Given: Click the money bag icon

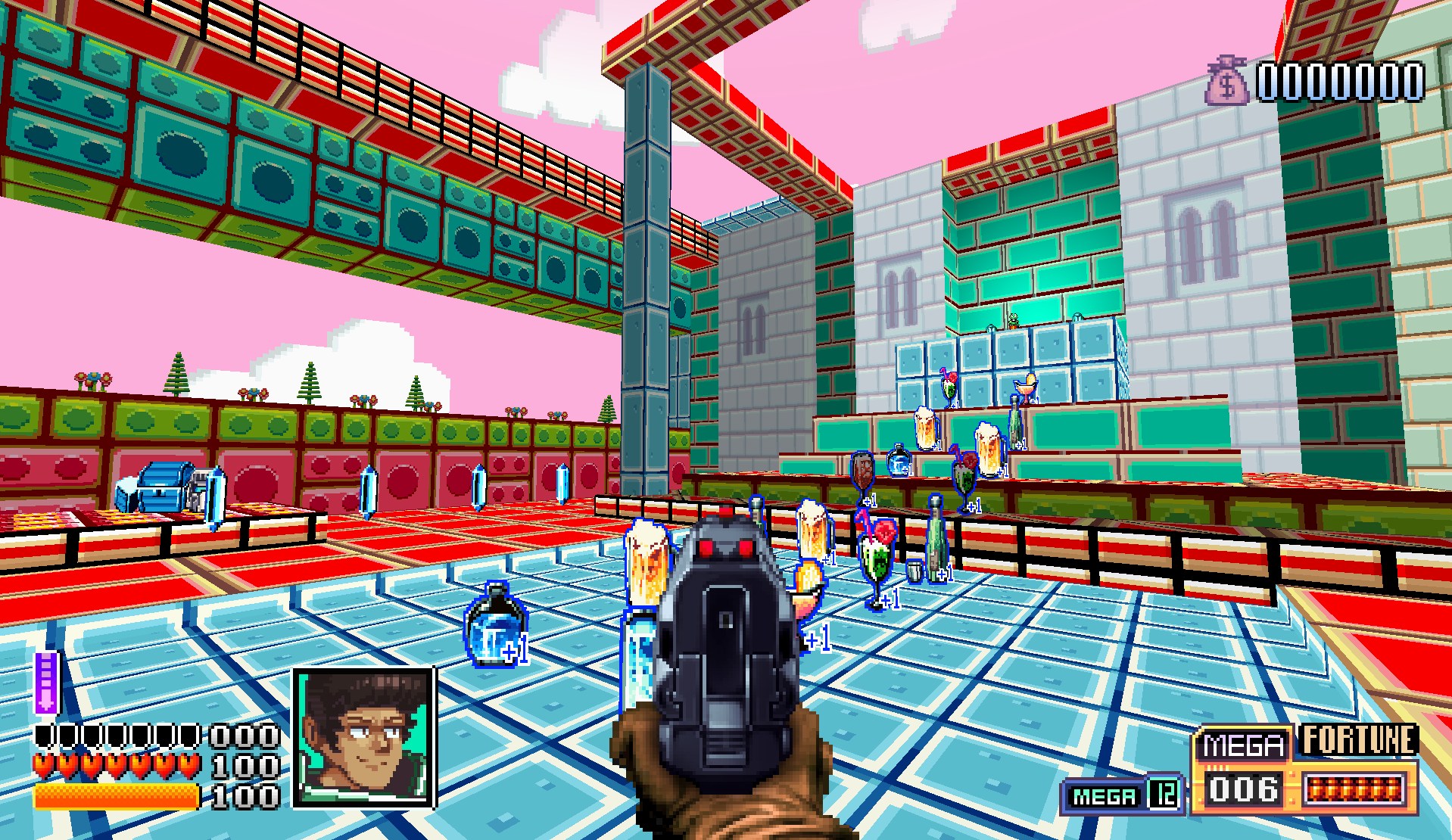Looking at the screenshot, I should point(1226,81).
